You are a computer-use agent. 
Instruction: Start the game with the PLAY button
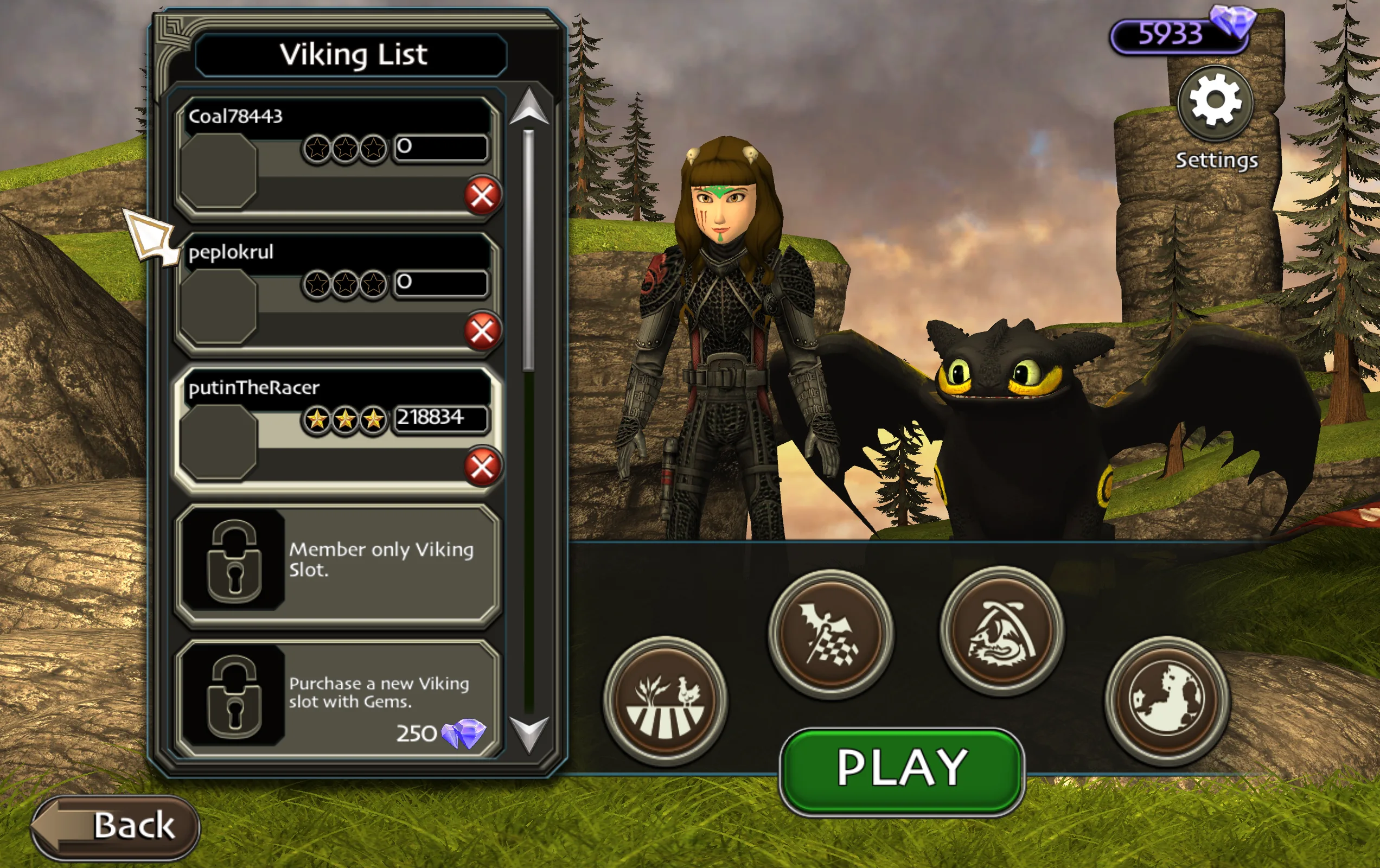pyautogui.click(x=902, y=770)
